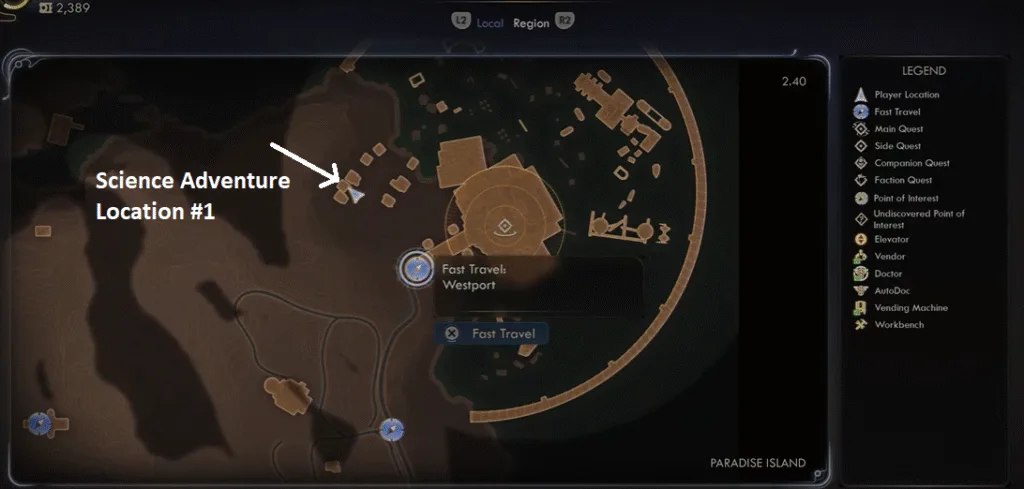Select the Player Location legend entry
This screenshot has height=489, width=1024.
[906, 95]
